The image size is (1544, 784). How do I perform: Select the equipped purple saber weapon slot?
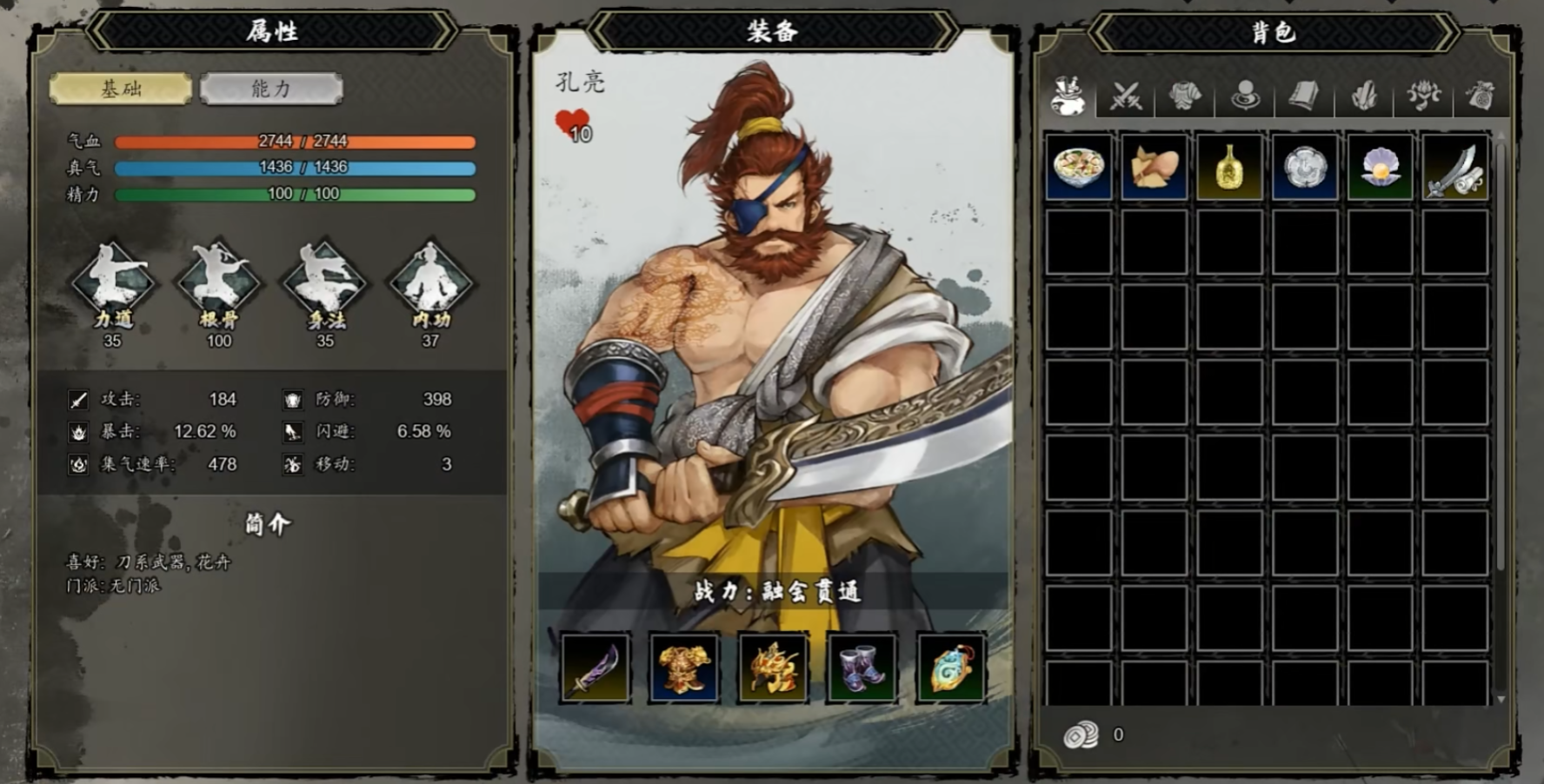click(x=596, y=668)
